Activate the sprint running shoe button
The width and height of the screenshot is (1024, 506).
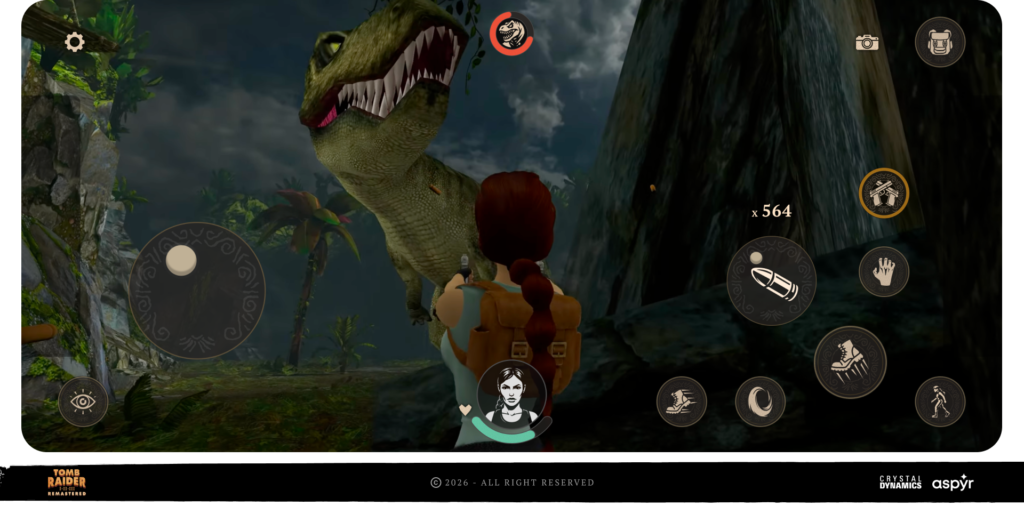pyautogui.click(x=682, y=401)
